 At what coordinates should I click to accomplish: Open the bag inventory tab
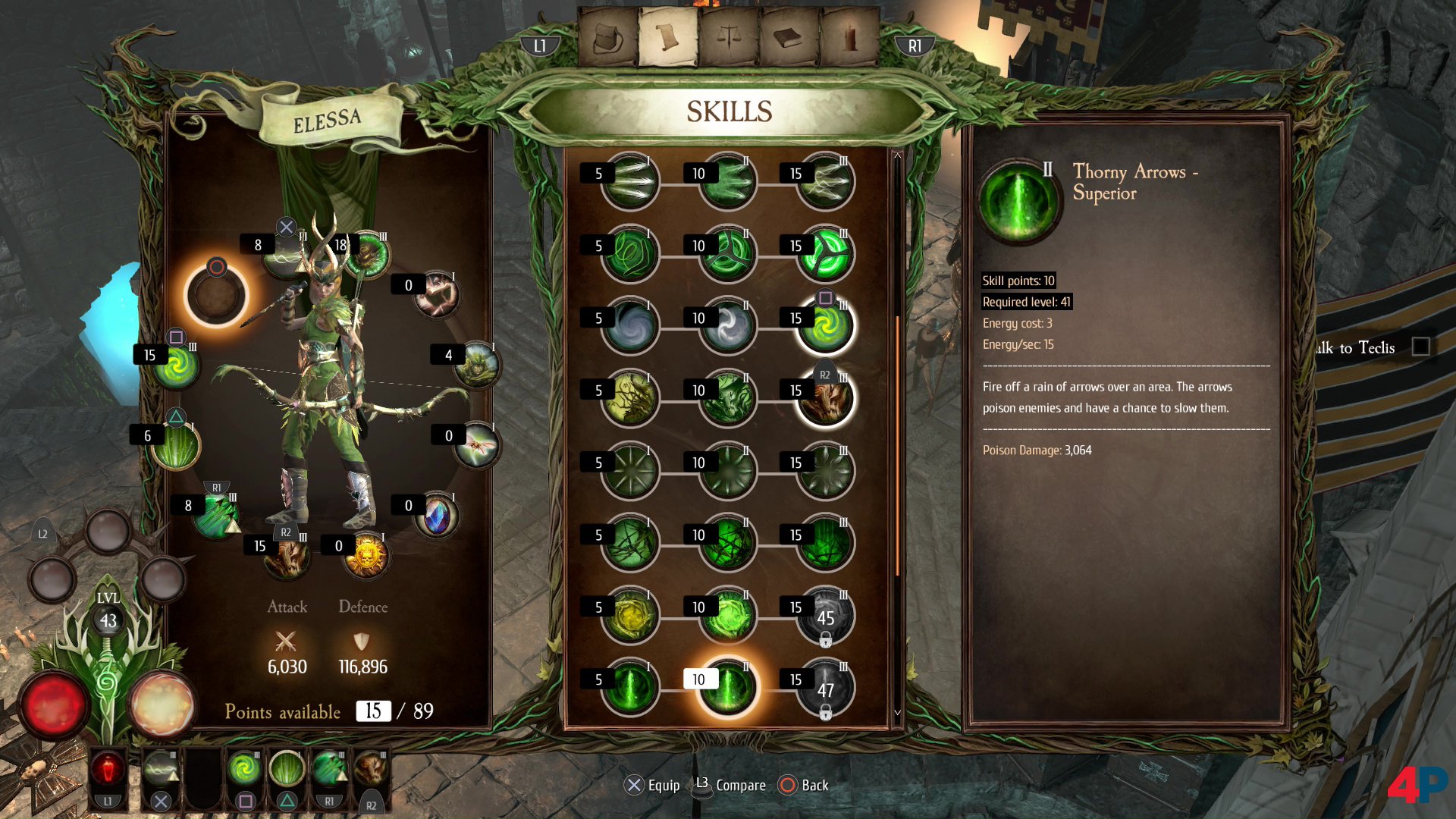click(x=607, y=38)
